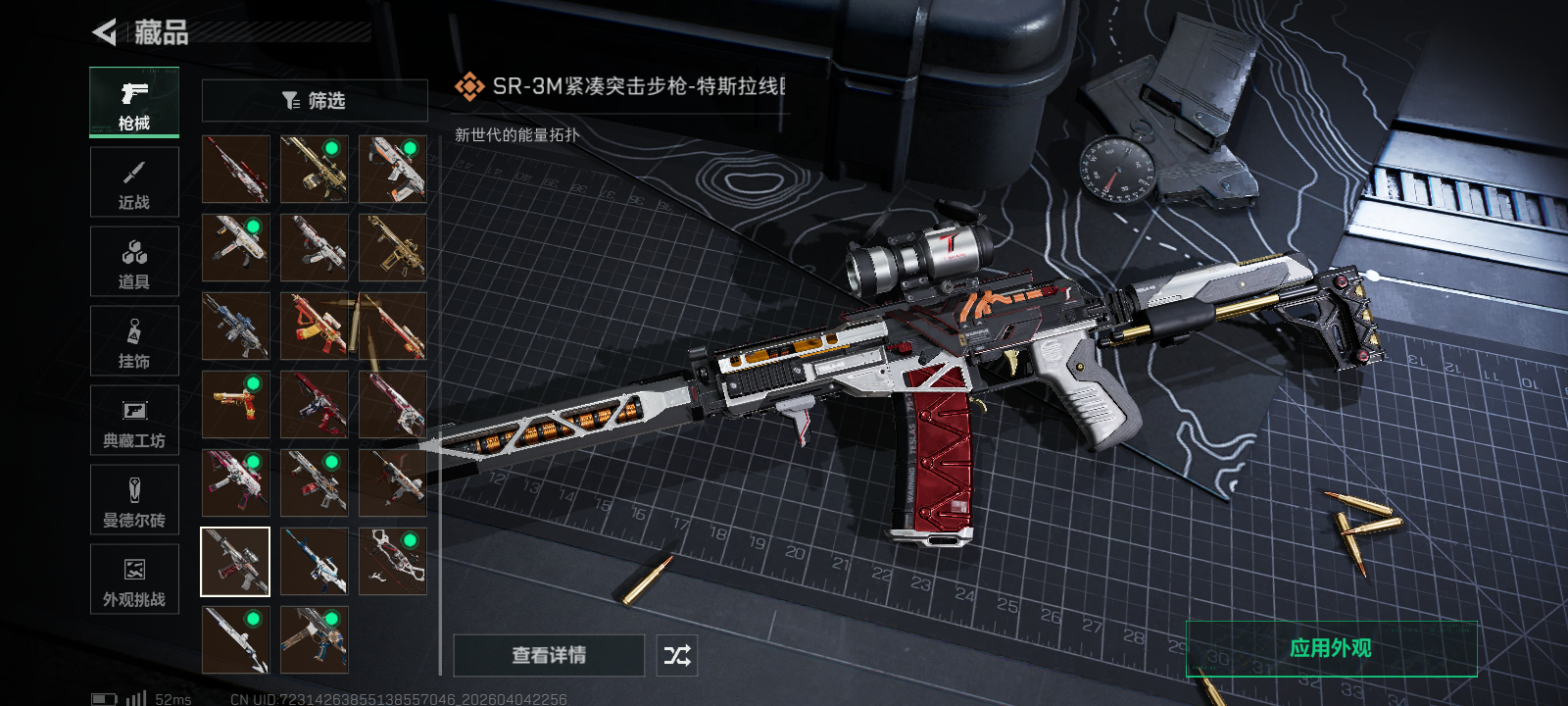Open the 典藏工坊 workshop tab
Viewport: 1568px width, 706px height.
(134, 421)
